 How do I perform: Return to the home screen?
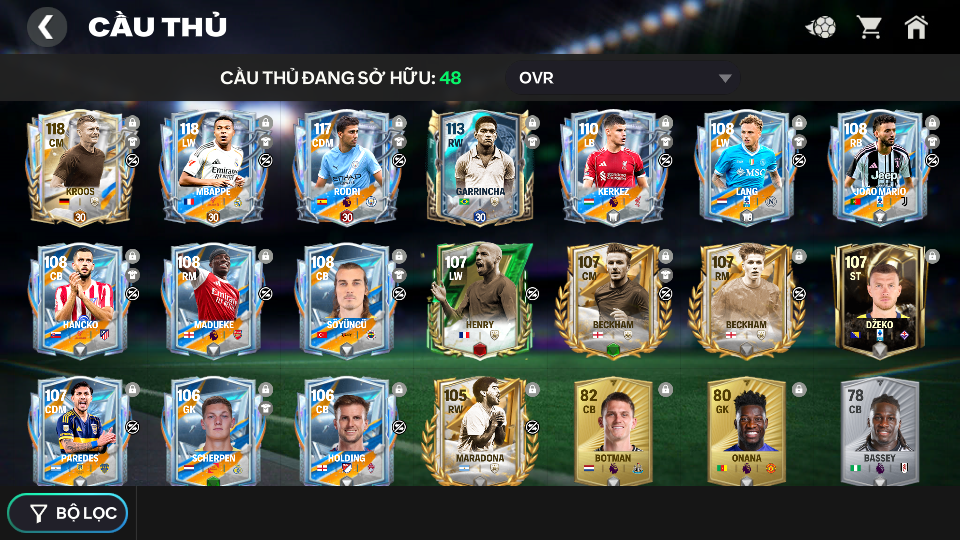[916, 27]
